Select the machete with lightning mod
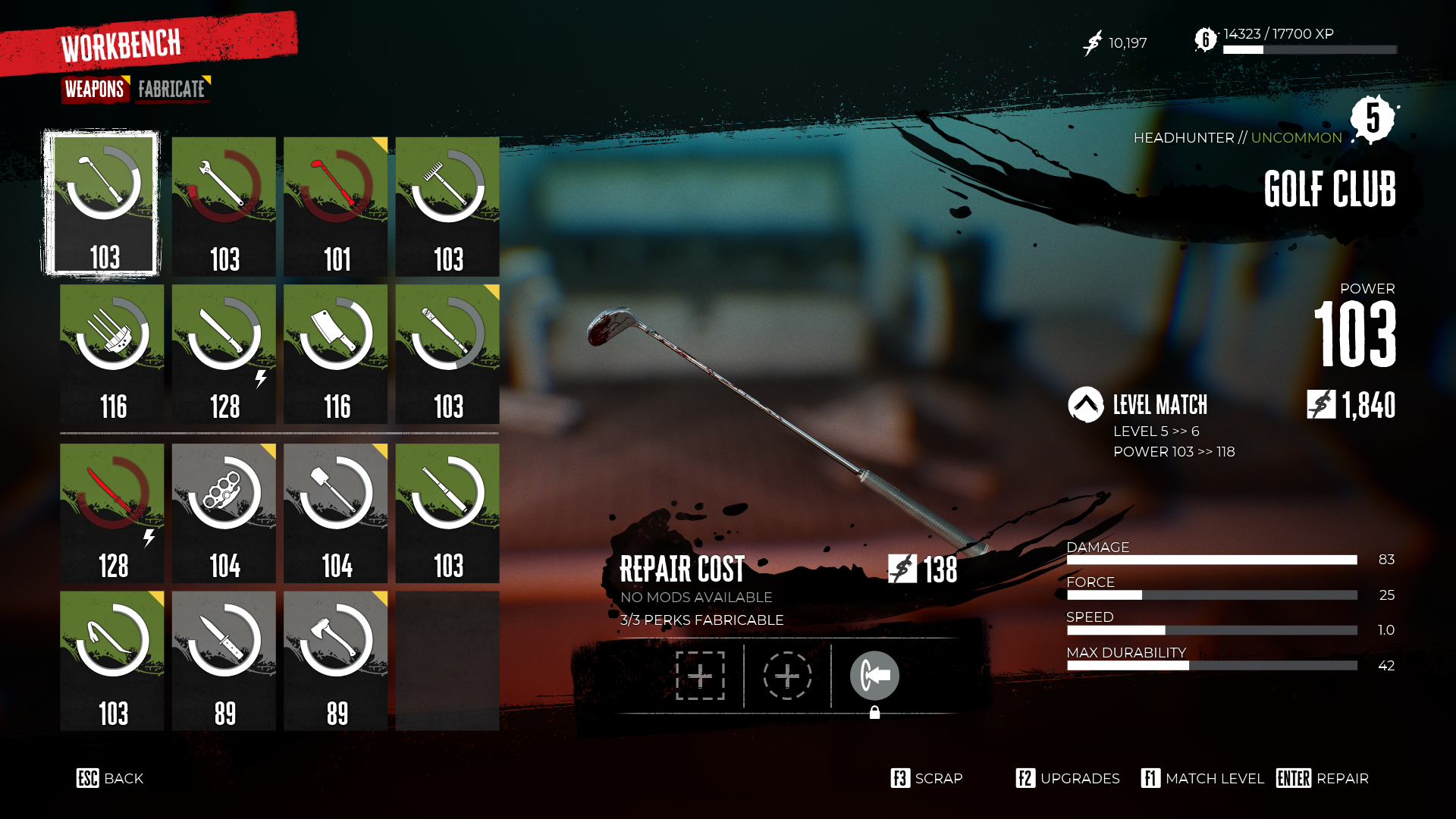 [224, 354]
